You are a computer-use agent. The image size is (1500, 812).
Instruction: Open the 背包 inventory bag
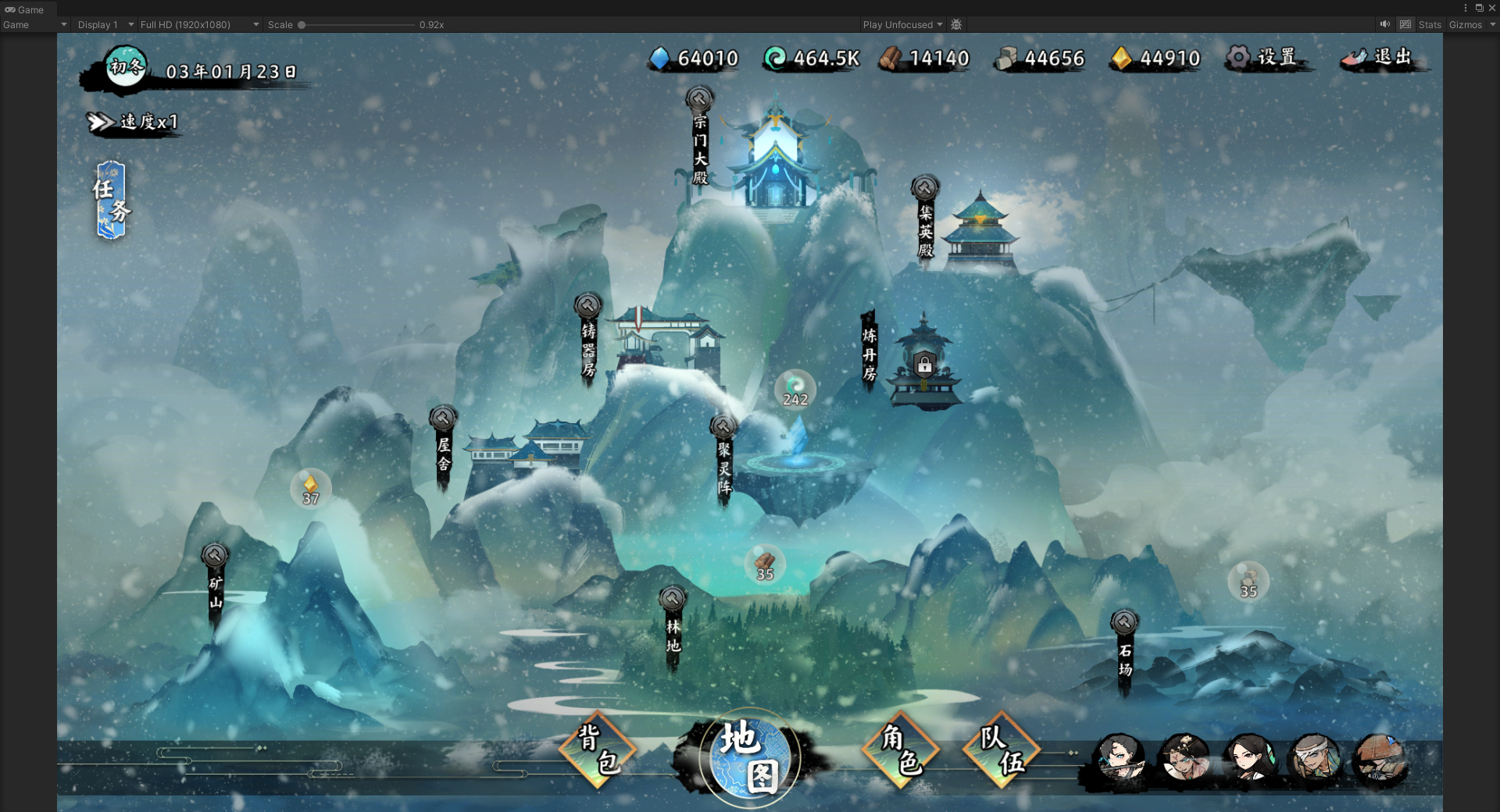pyautogui.click(x=598, y=750)
